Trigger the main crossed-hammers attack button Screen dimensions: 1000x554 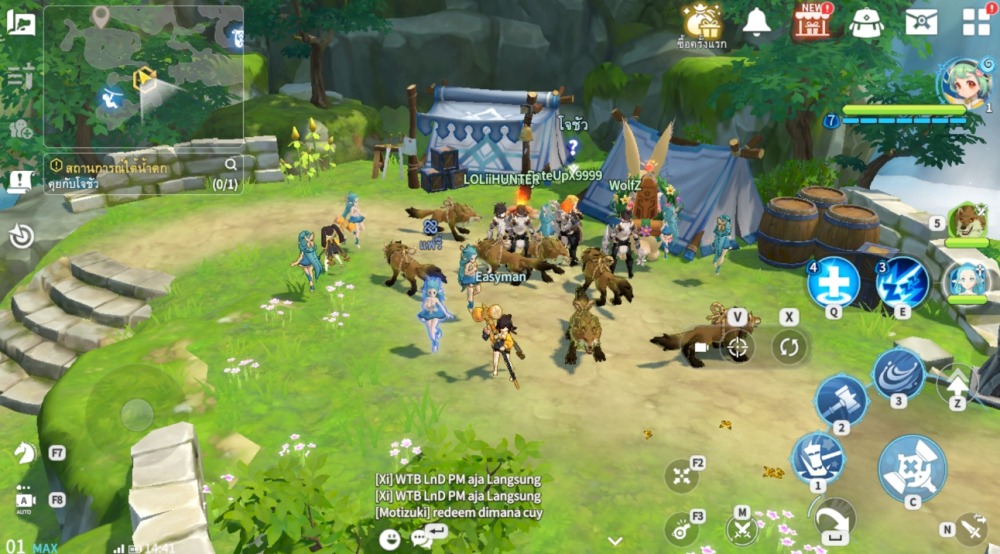[912, 468]
